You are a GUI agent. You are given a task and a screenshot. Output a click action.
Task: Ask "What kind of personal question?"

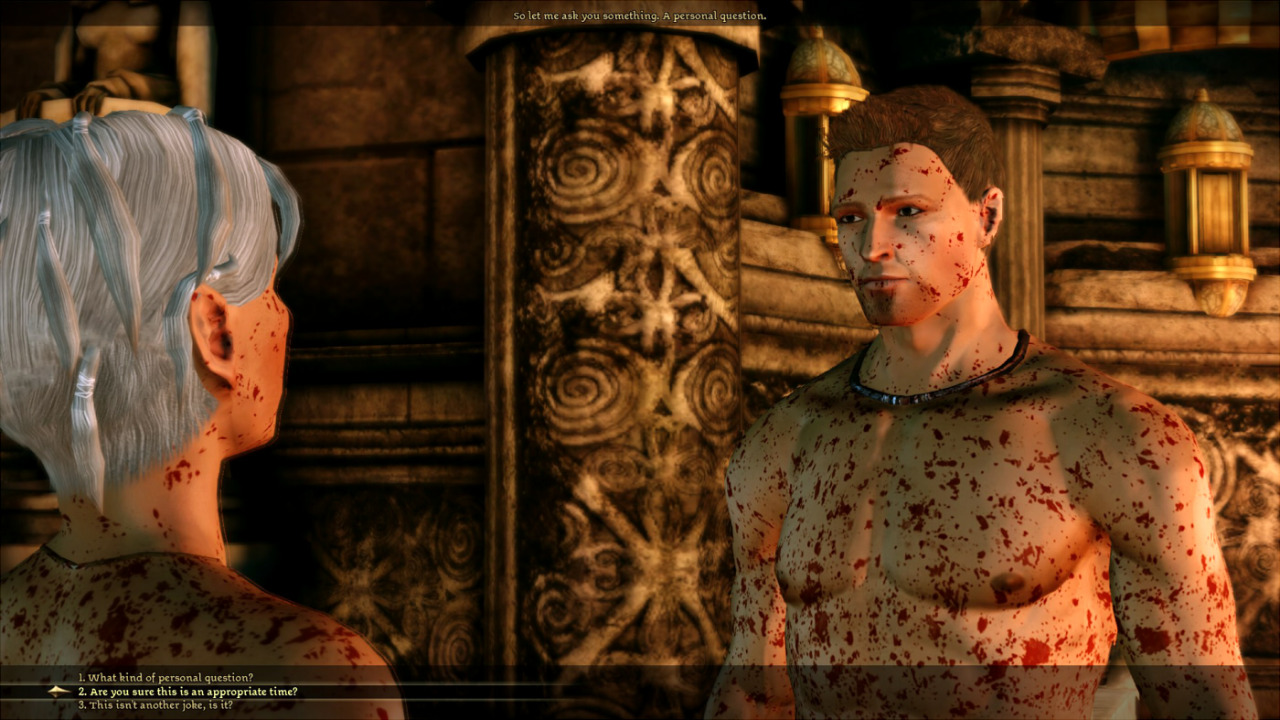pyautogui.click(x=166, y=678)
